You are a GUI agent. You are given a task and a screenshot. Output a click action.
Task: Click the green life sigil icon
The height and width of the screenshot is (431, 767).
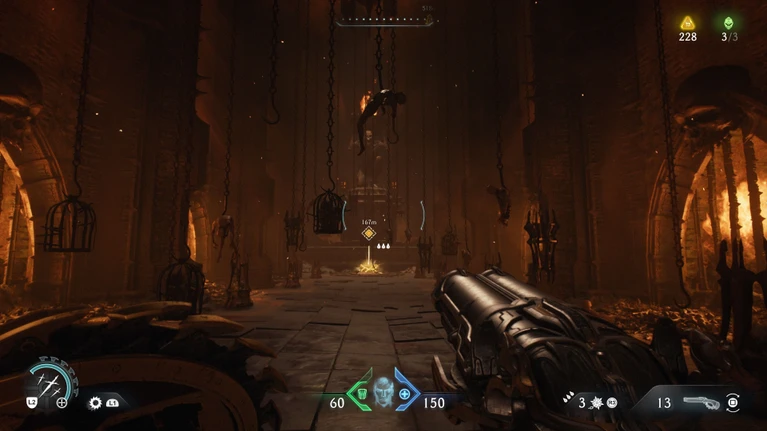[x=728, y=23]
